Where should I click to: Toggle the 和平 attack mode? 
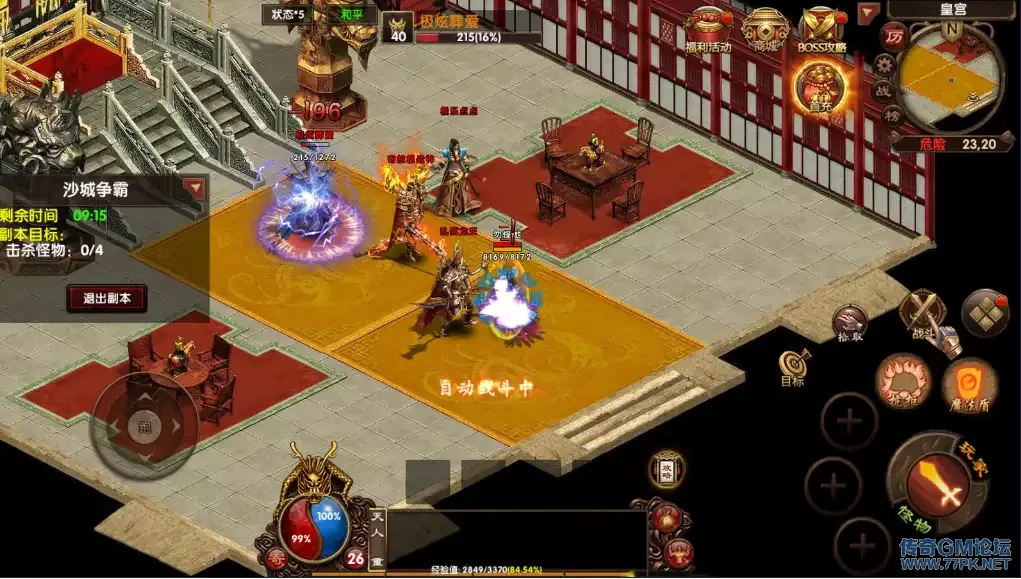(353, 14)
